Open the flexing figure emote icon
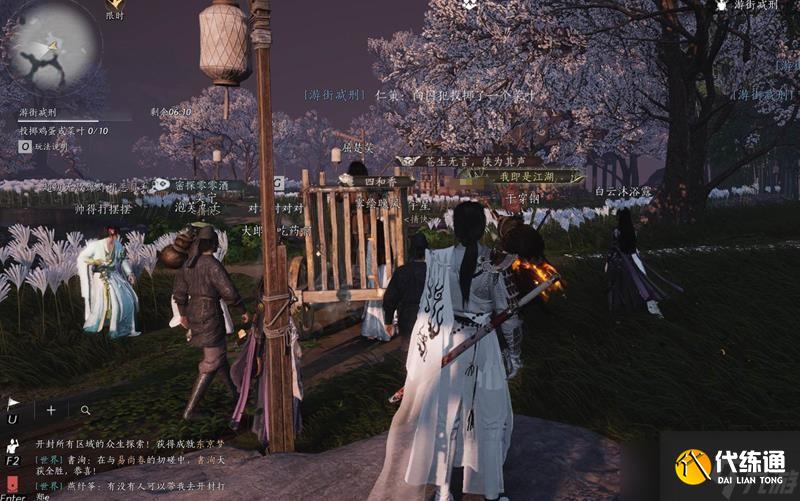 12,445
